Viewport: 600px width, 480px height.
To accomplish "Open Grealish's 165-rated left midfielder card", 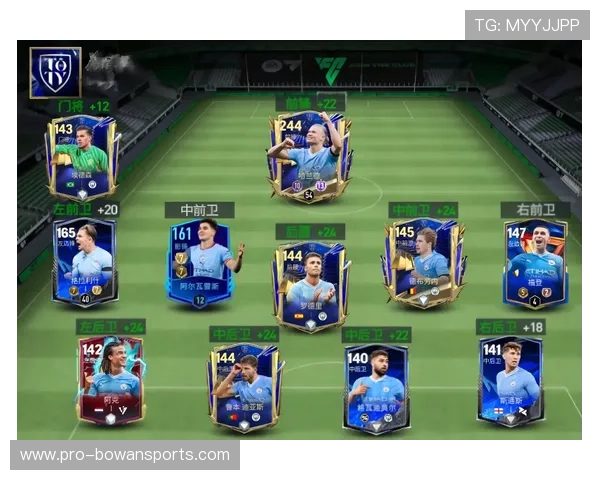I will (84, 262).
